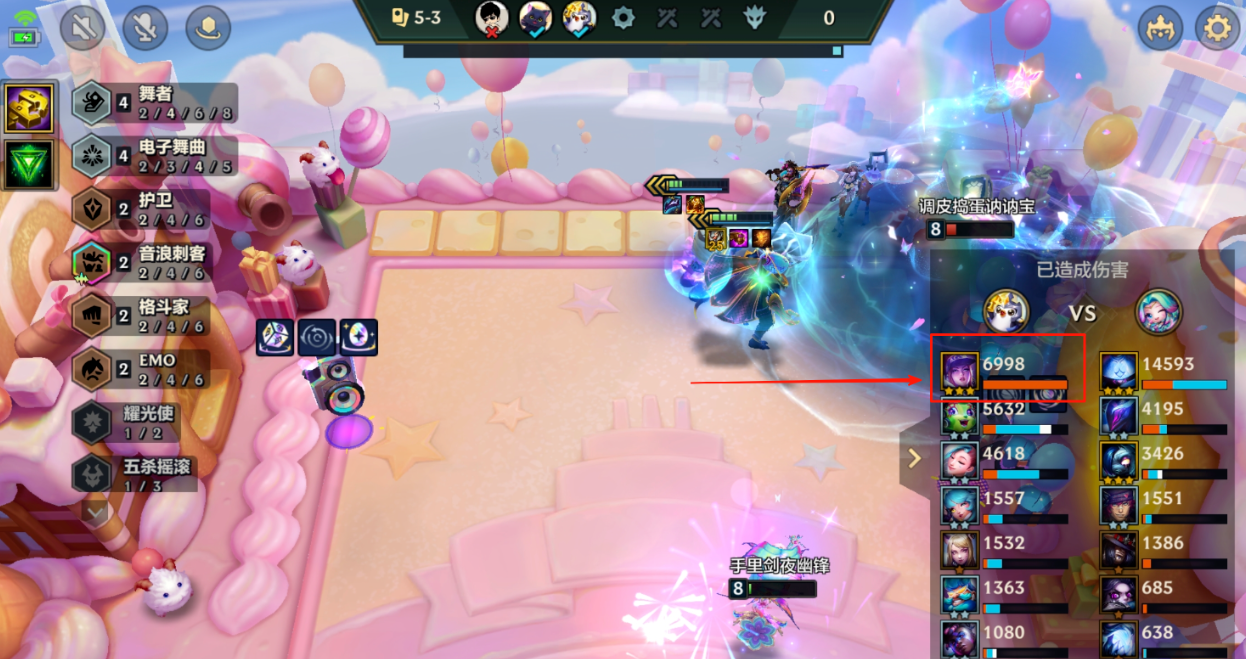The image size is (1246, 659).
Task: Open the crown mask menu button
Action: click(x=1161, y=28)
